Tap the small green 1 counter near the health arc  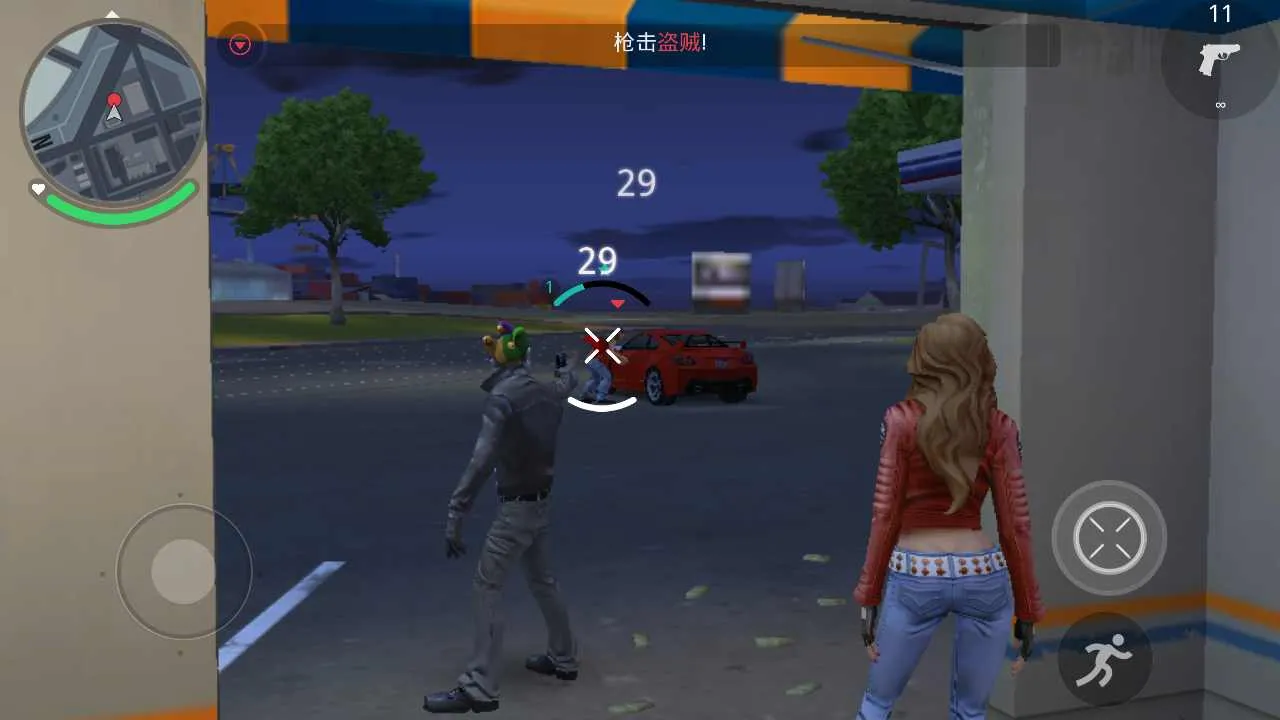pos(548,285)
